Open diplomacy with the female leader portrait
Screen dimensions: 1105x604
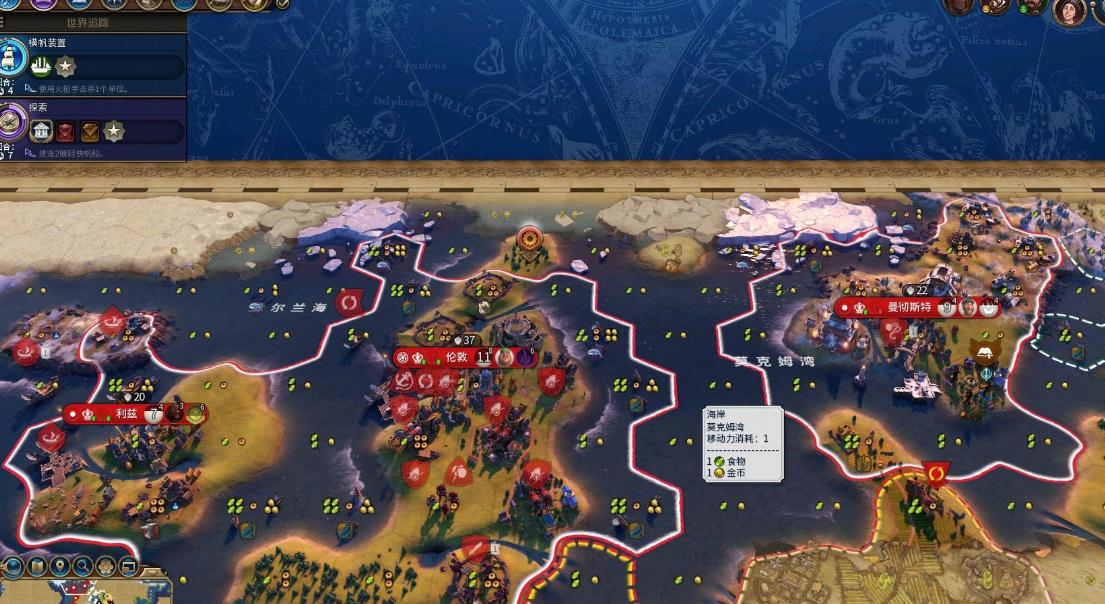click(x=1069, y=9)
